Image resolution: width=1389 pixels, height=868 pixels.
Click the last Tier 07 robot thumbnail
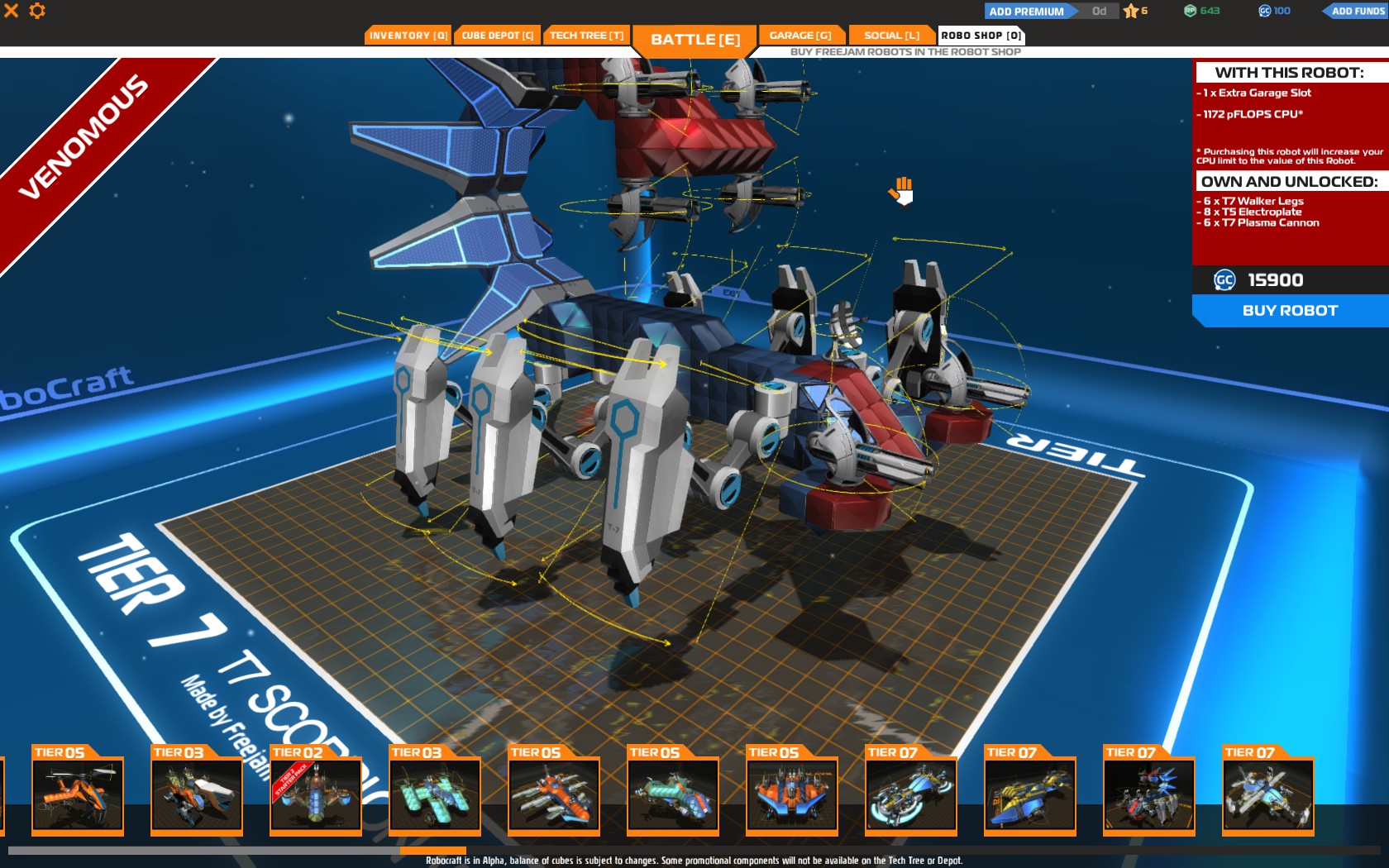click(1267, 795)
